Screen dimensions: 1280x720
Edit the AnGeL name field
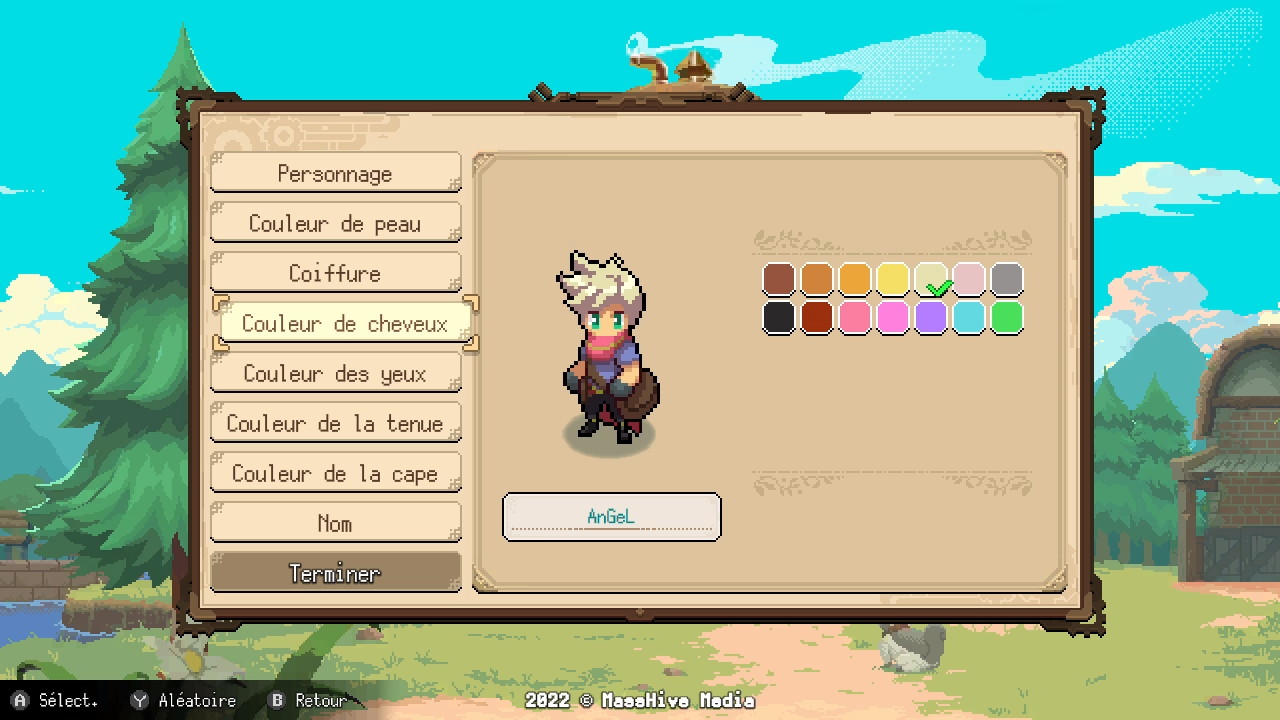(x=611, y=517)
